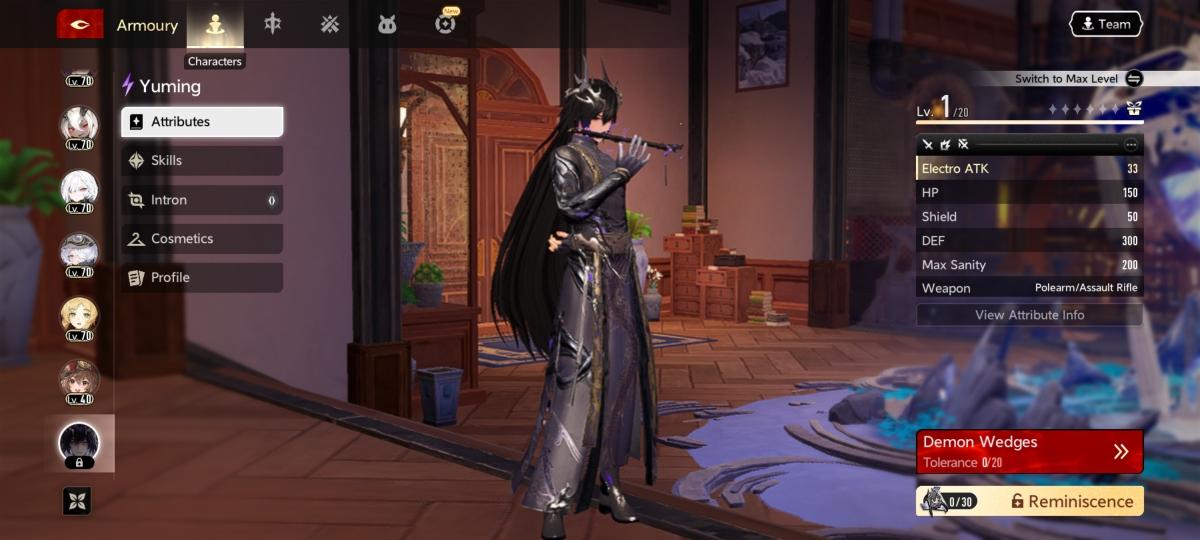This screenshot has width=1200, height=540.
Task: Select the Characters tab in Armoury
Action: [x=215, y=24]
